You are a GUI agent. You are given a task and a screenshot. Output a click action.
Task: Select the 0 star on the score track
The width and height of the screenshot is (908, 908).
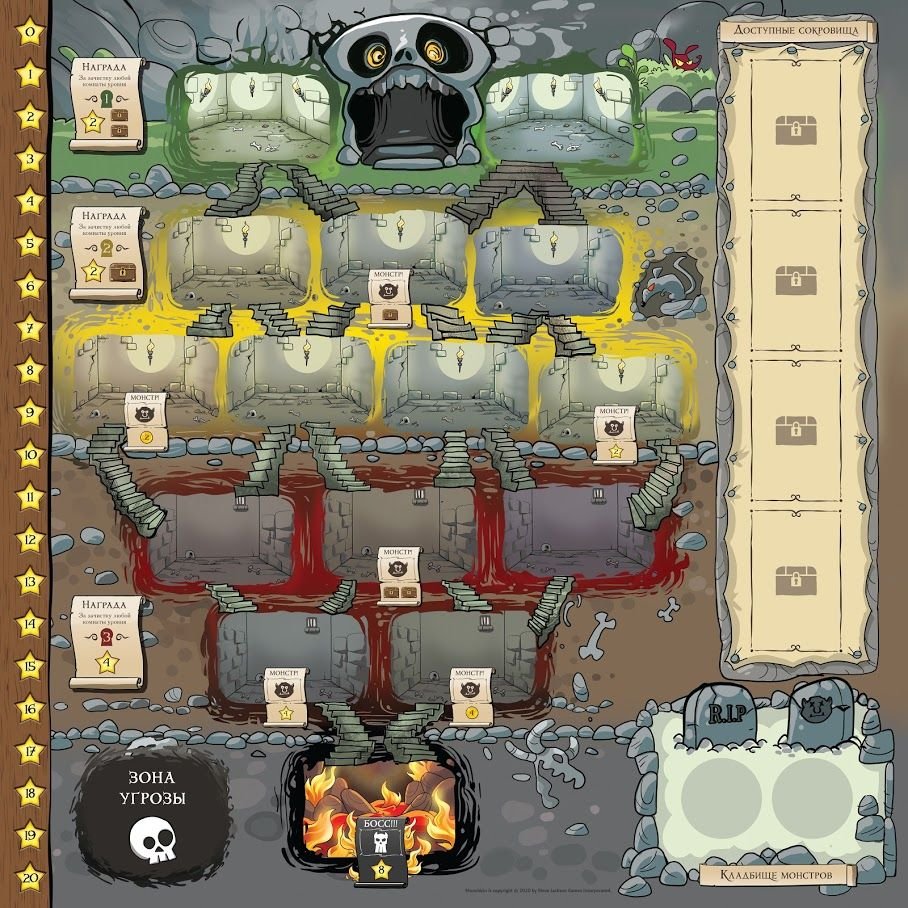[31, 31]
